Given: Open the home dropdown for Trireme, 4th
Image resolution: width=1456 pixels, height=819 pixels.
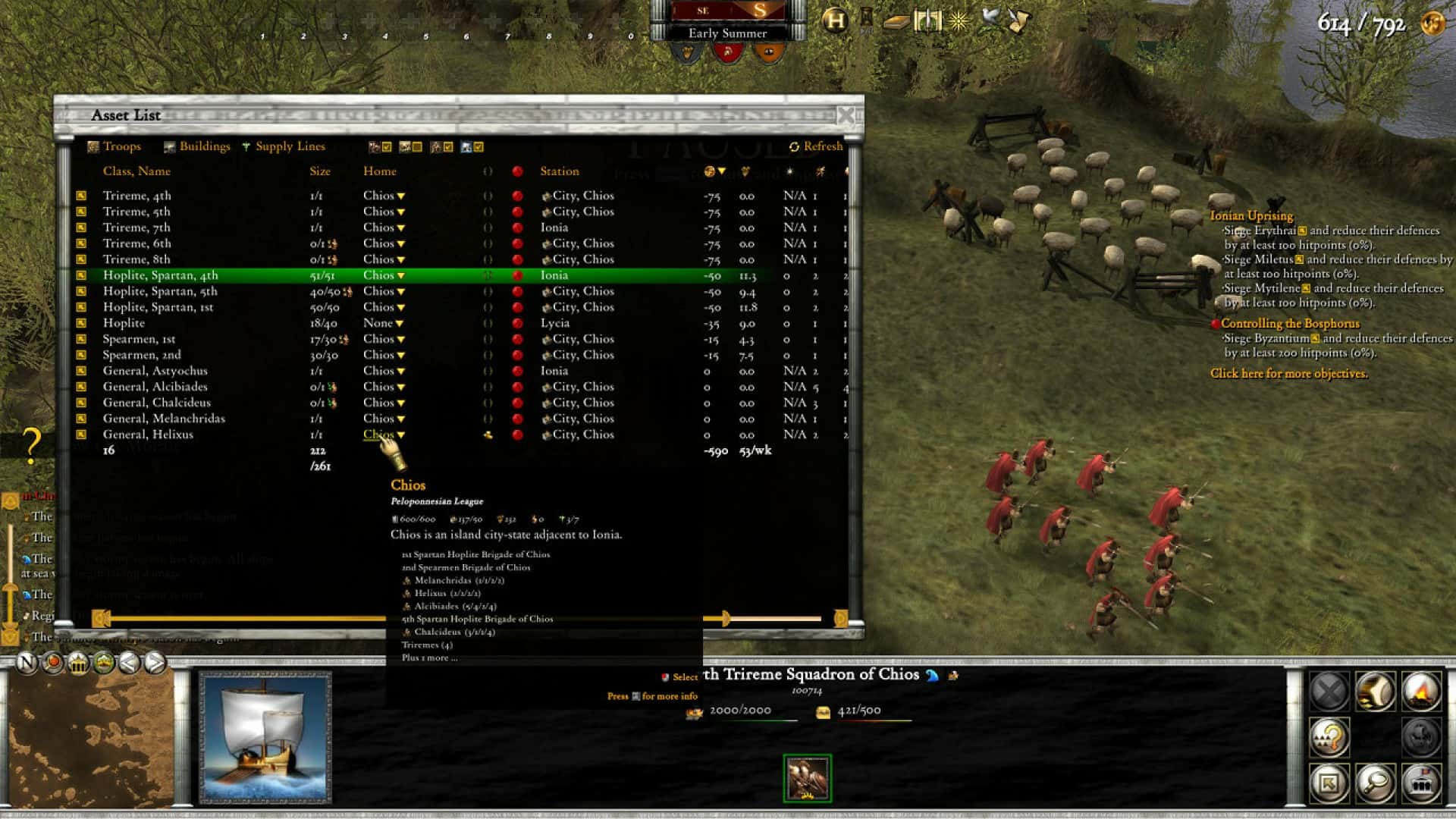Looking at the screenshot, I should pos(400,195).
